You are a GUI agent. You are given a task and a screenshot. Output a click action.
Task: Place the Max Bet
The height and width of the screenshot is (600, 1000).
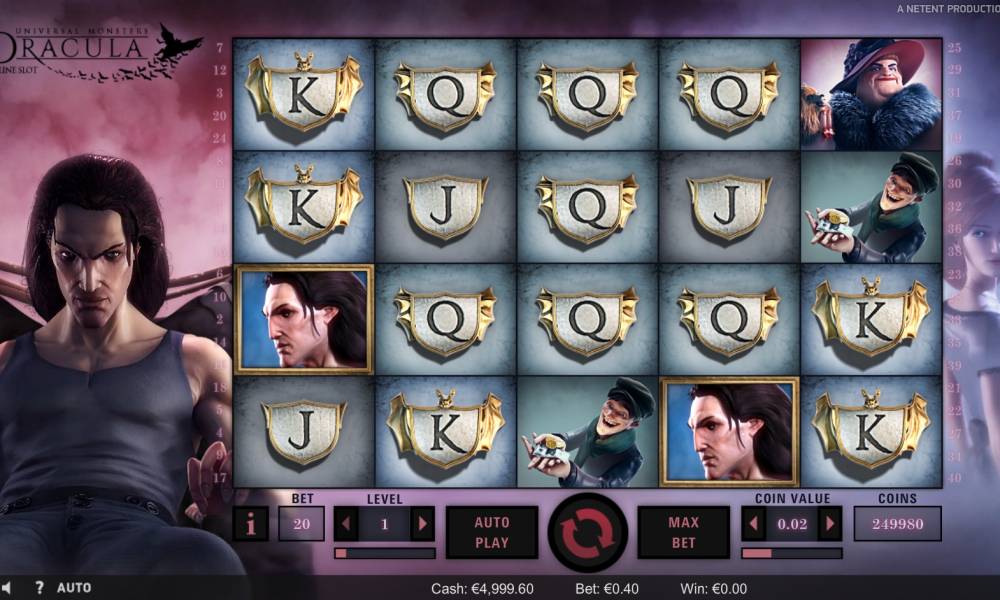684,532
